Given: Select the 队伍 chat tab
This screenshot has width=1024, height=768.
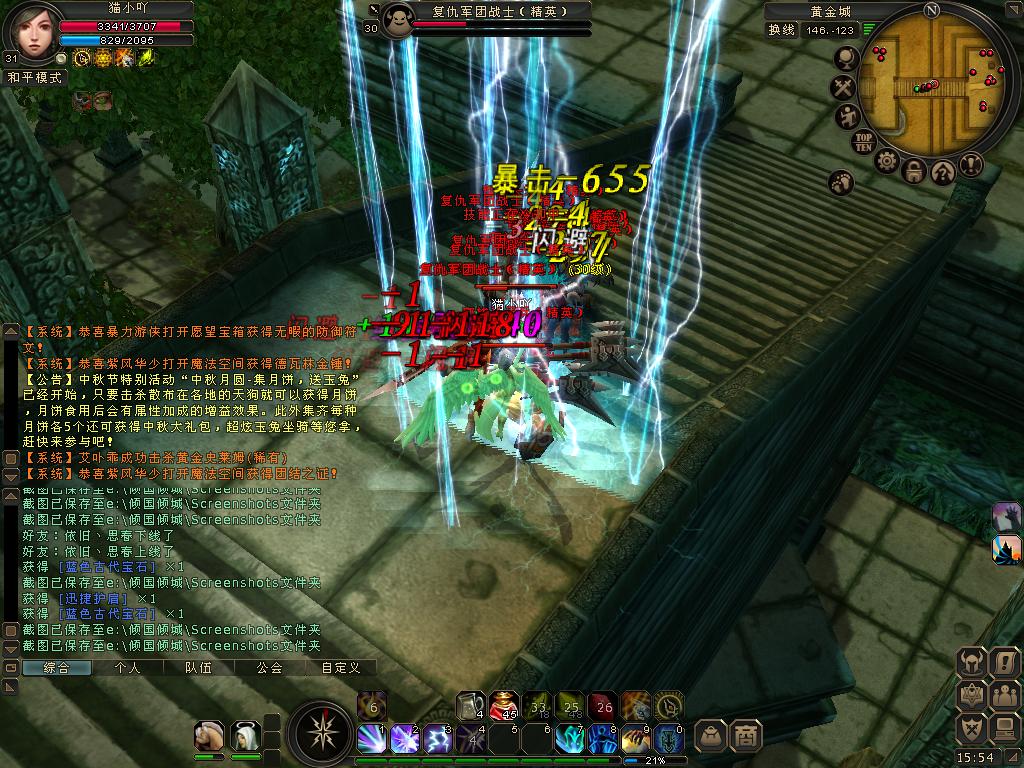Looking at the screenshot, I should click(x=198, y=667).
